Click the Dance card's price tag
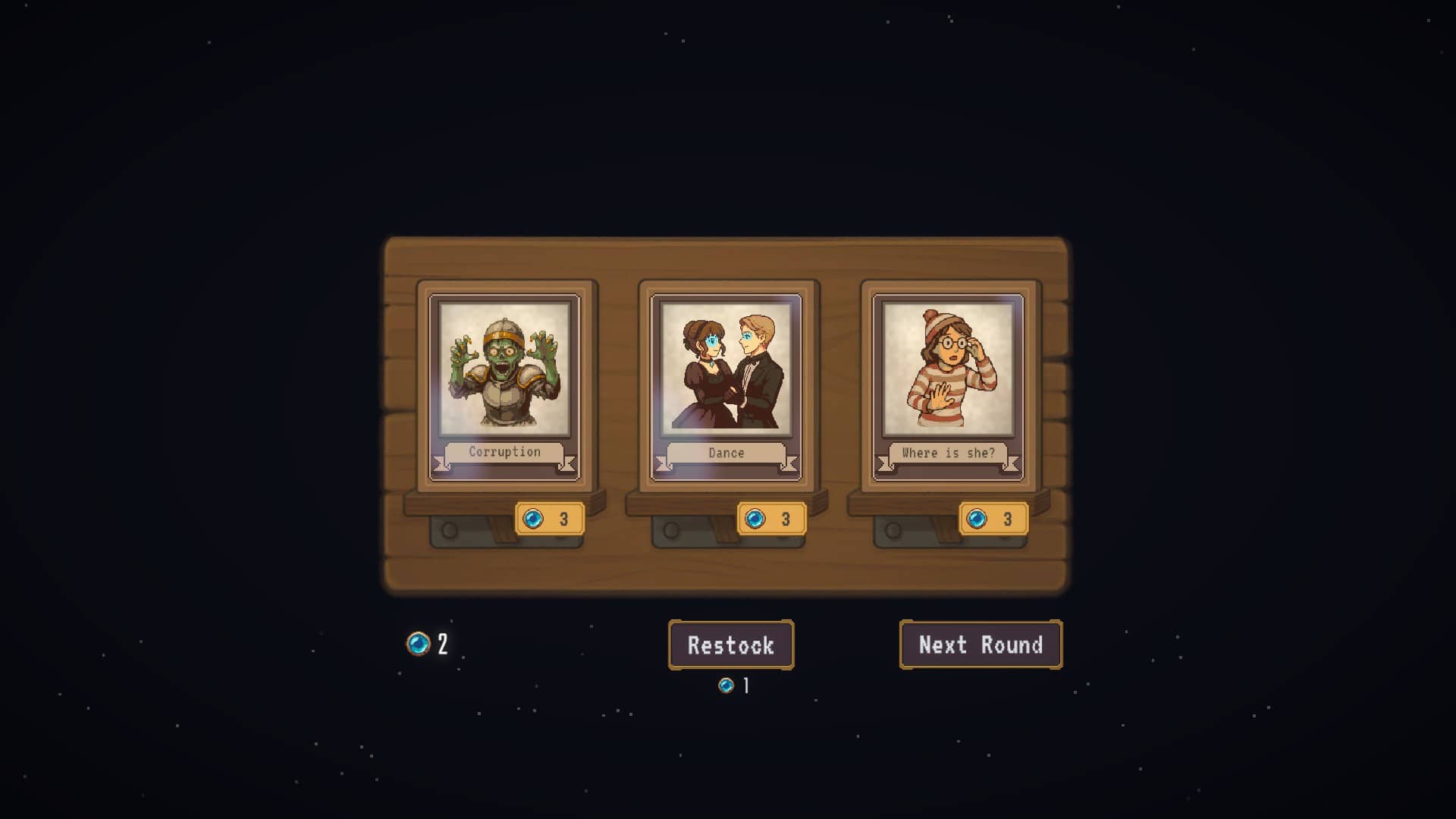Screen dimensions: 1456x819 point(772,519)
